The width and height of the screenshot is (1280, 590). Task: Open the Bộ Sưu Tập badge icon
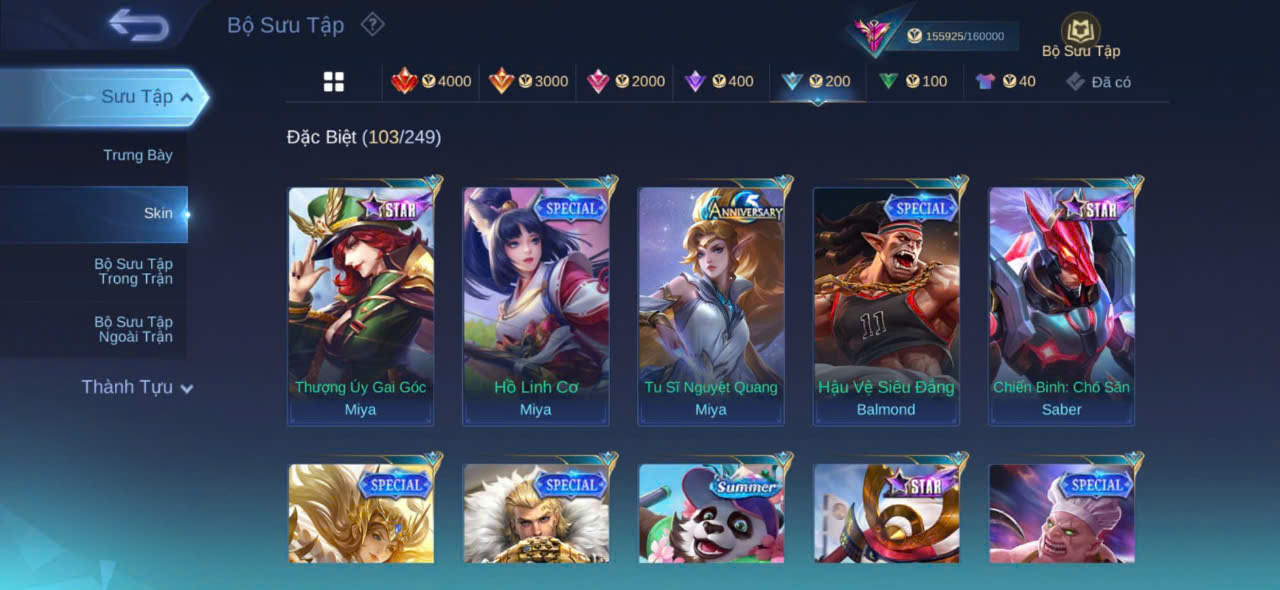(1080, 35)
